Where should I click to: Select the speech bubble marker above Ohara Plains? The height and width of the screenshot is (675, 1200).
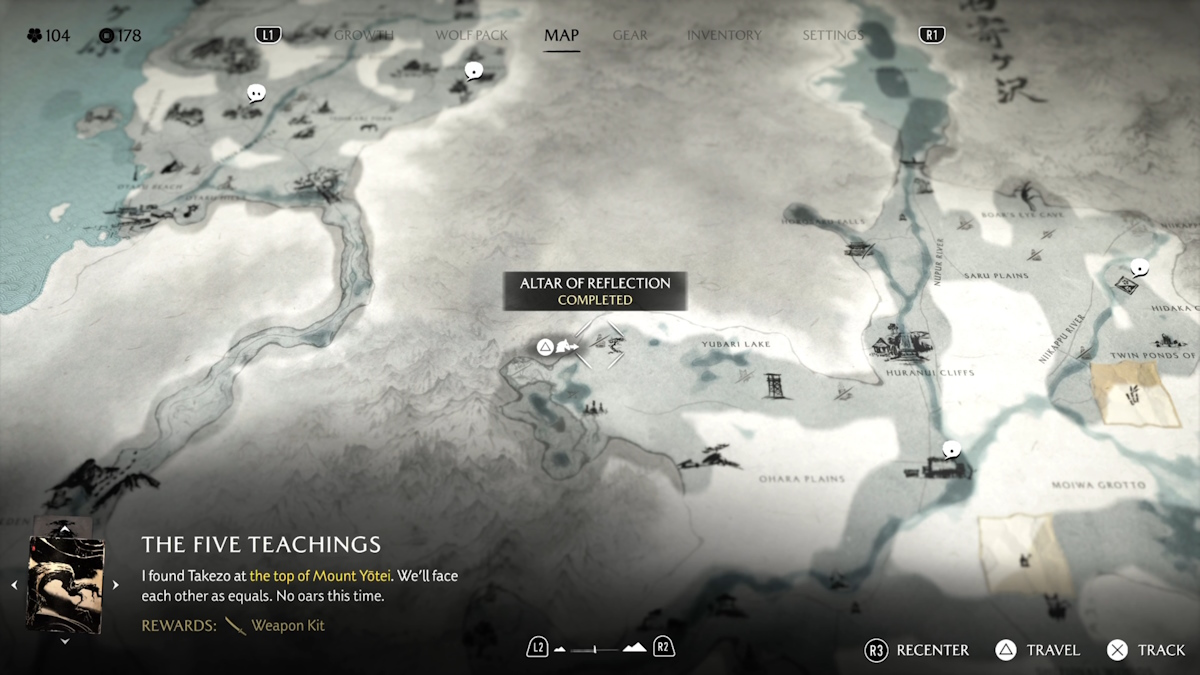pos(952,450)
